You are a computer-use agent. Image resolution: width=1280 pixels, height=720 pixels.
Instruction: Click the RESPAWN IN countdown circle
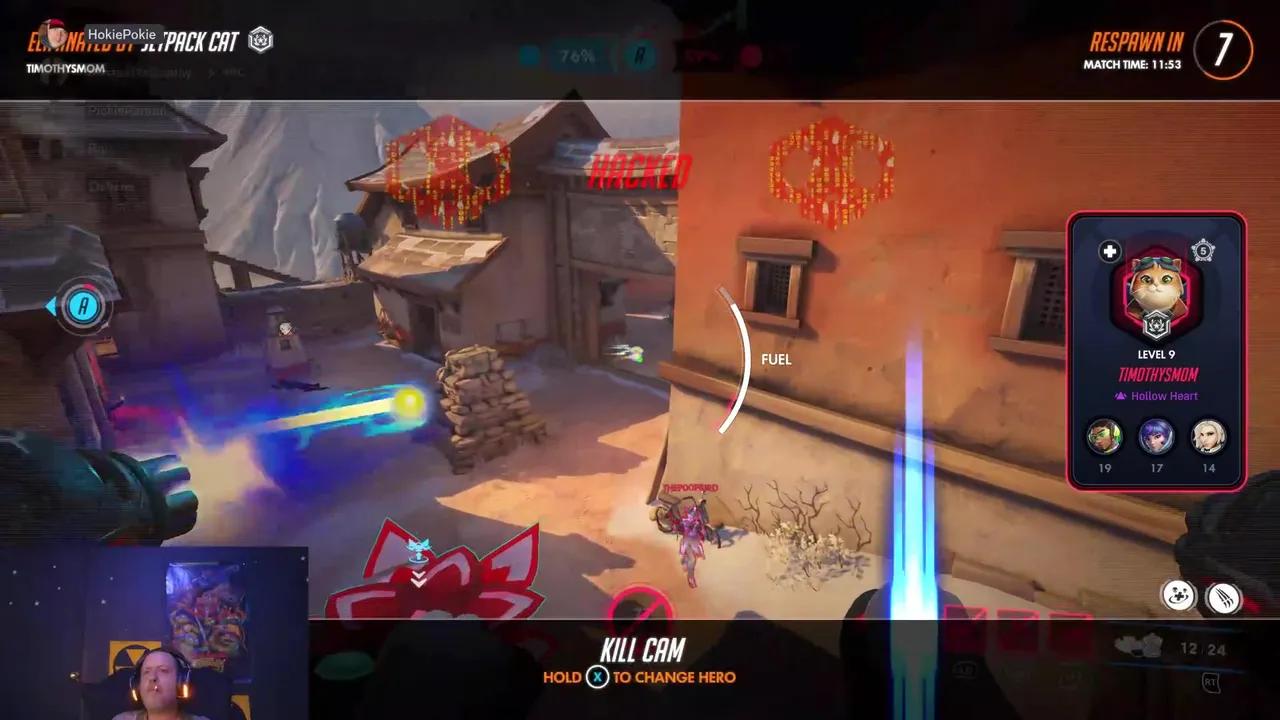tap(1222, 50)
